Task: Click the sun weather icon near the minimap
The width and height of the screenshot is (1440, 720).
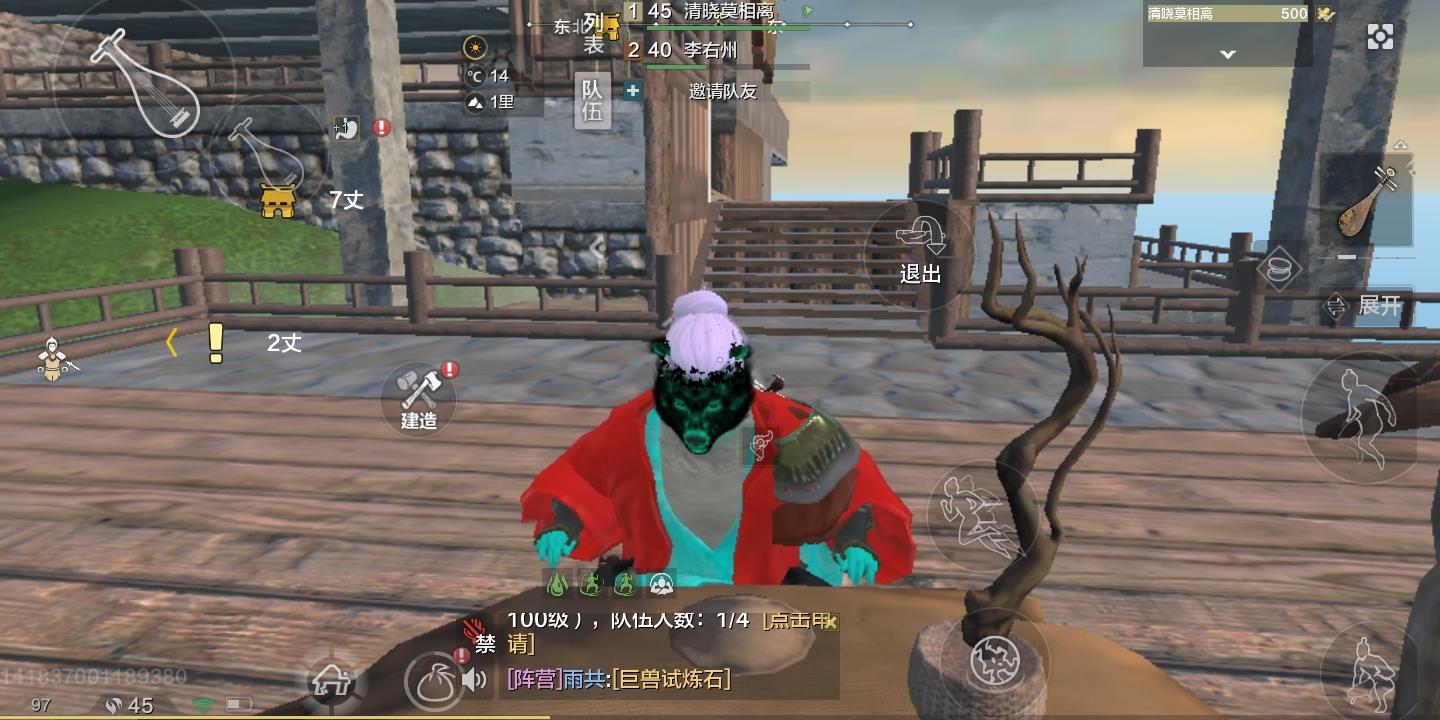Action: [475, 48]
